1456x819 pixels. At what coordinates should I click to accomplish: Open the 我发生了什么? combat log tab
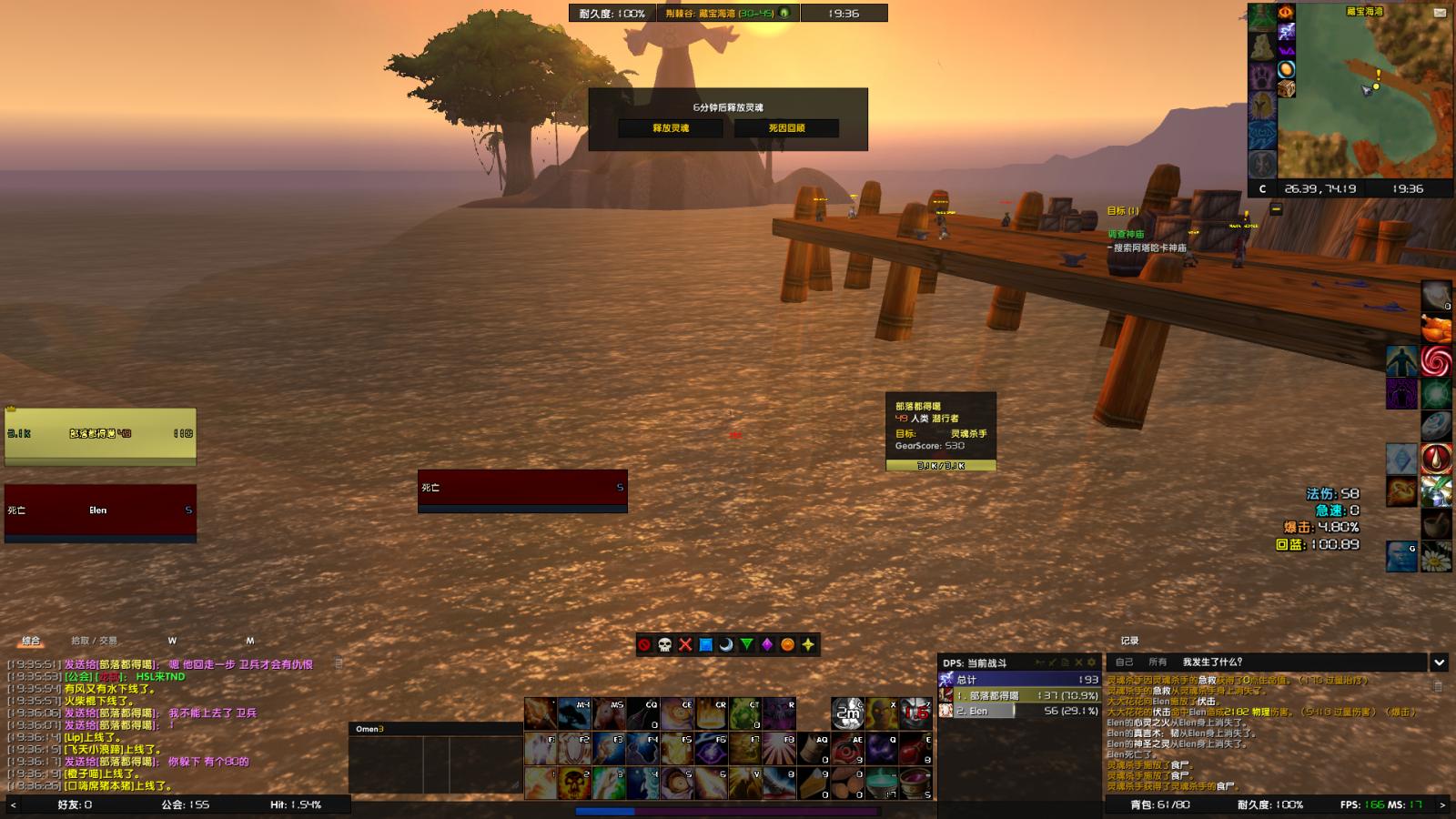tap(1212, 662)
